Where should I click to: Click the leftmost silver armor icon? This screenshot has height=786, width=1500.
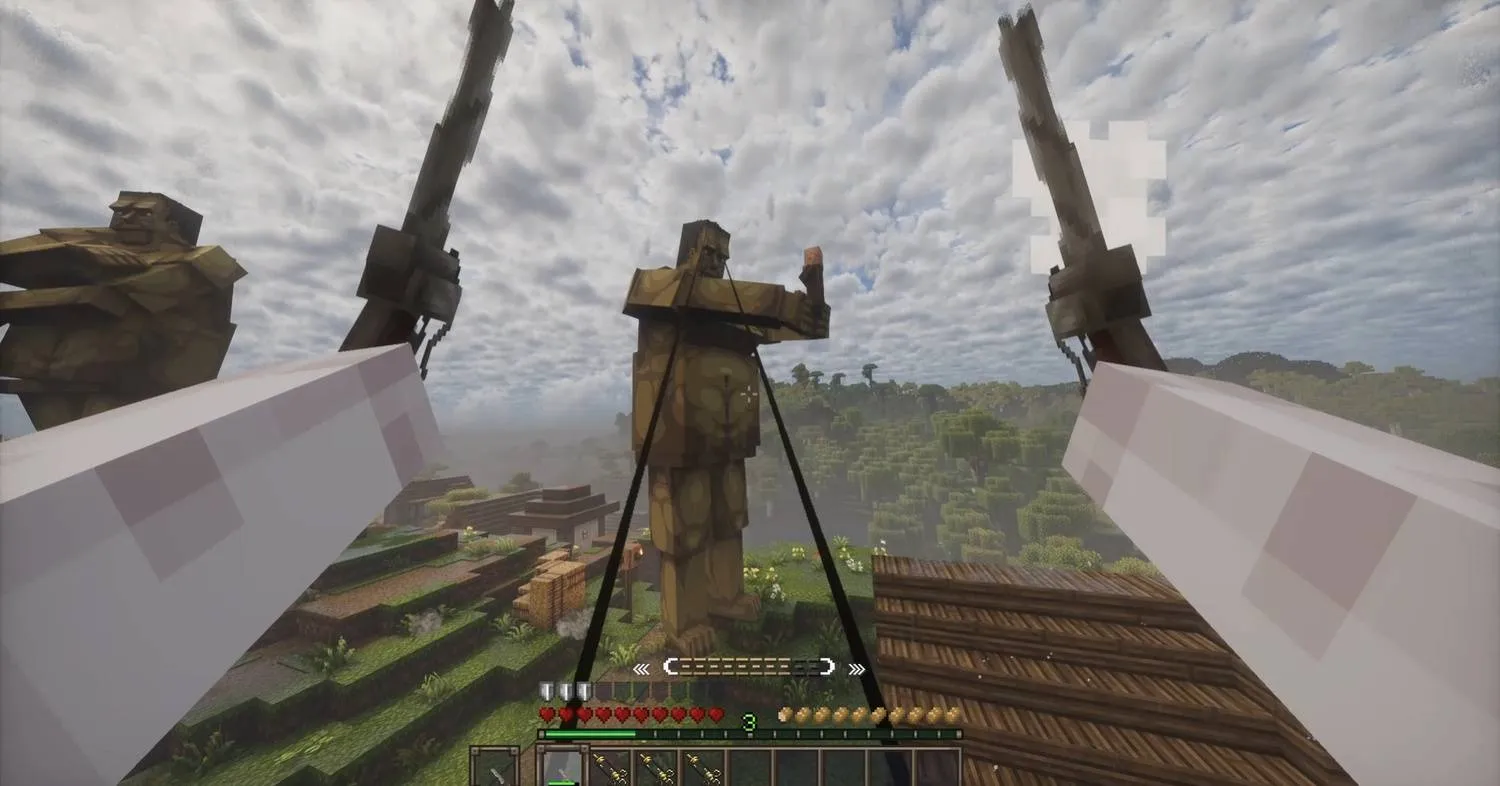[546, 692]
